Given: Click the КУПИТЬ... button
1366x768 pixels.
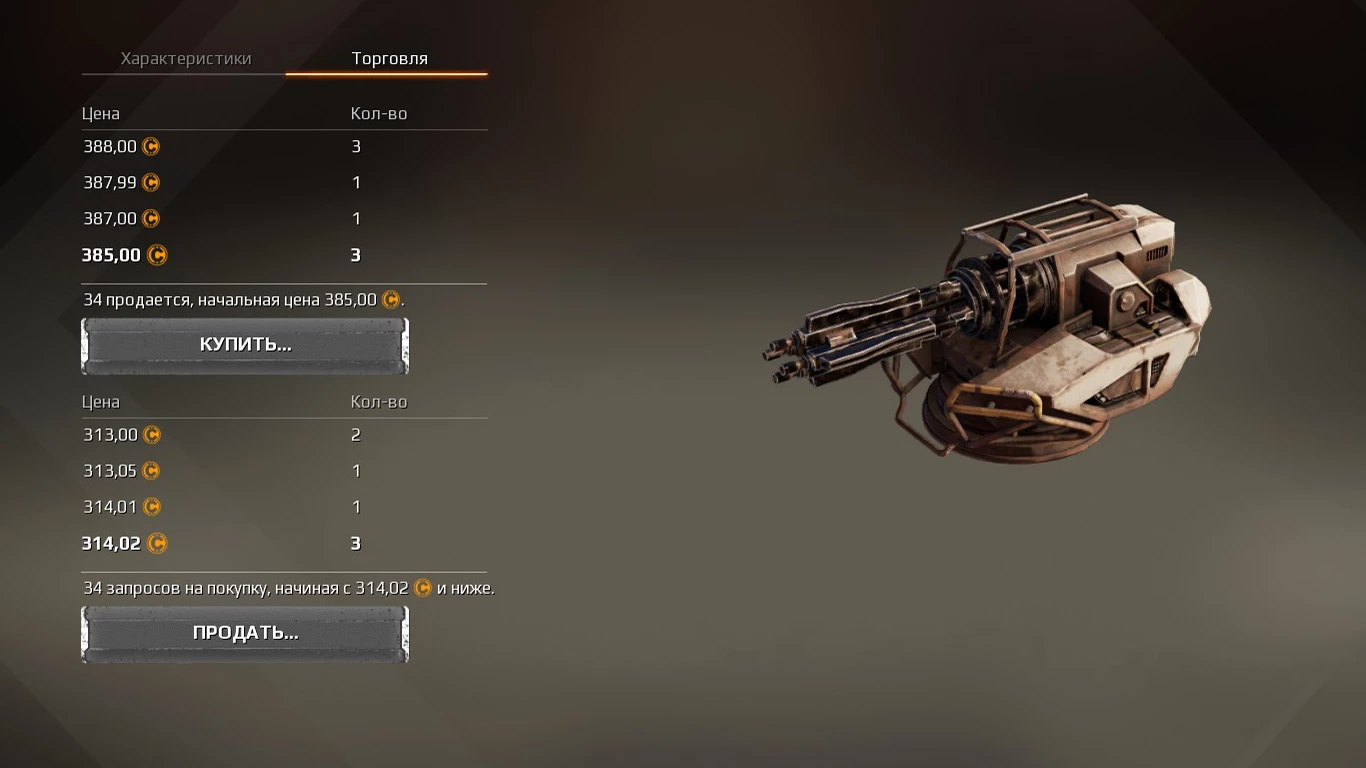Looking at the screenshot, I should click(245, 345).
